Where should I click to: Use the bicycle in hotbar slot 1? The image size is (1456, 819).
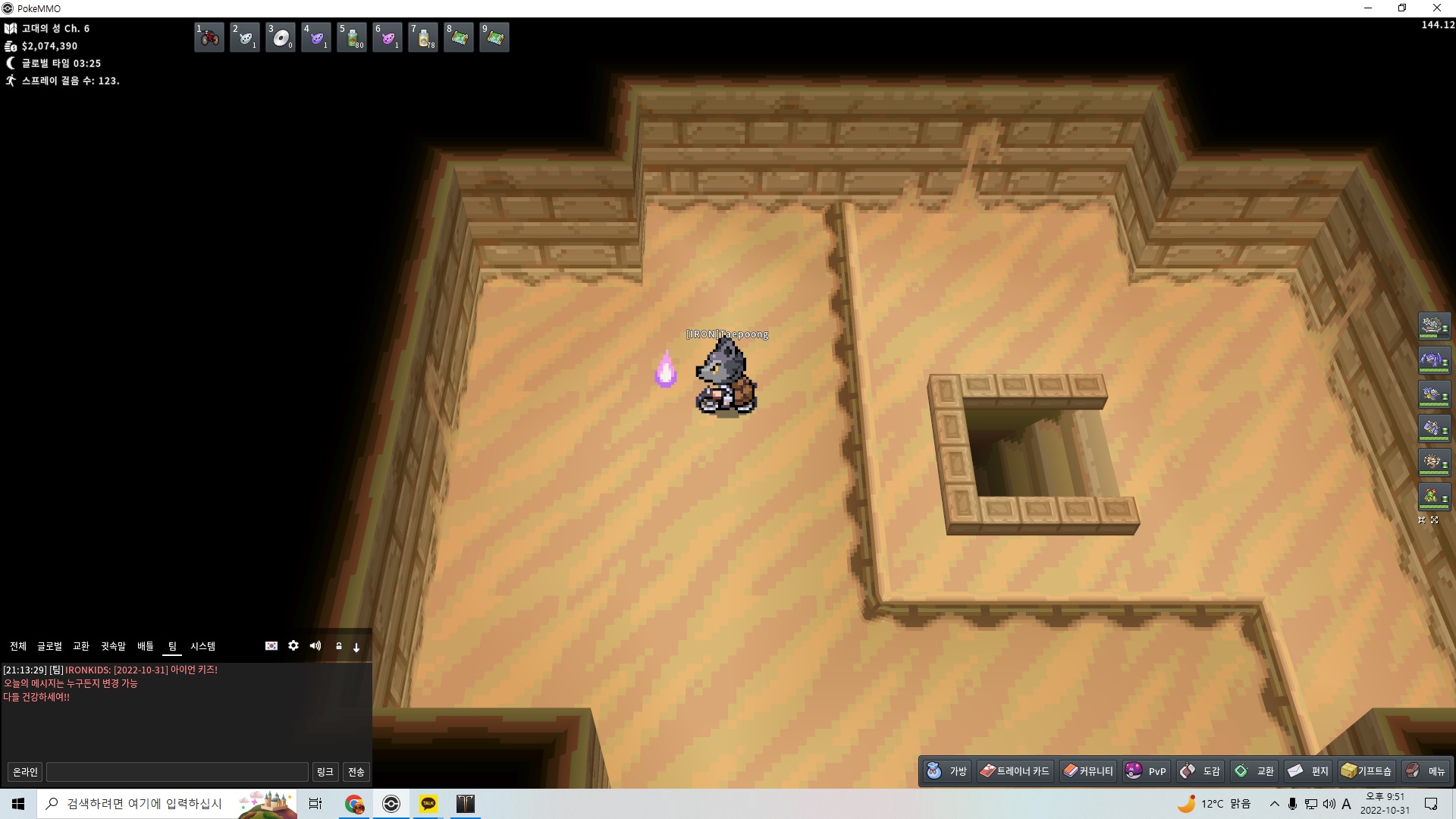[209, 37]
